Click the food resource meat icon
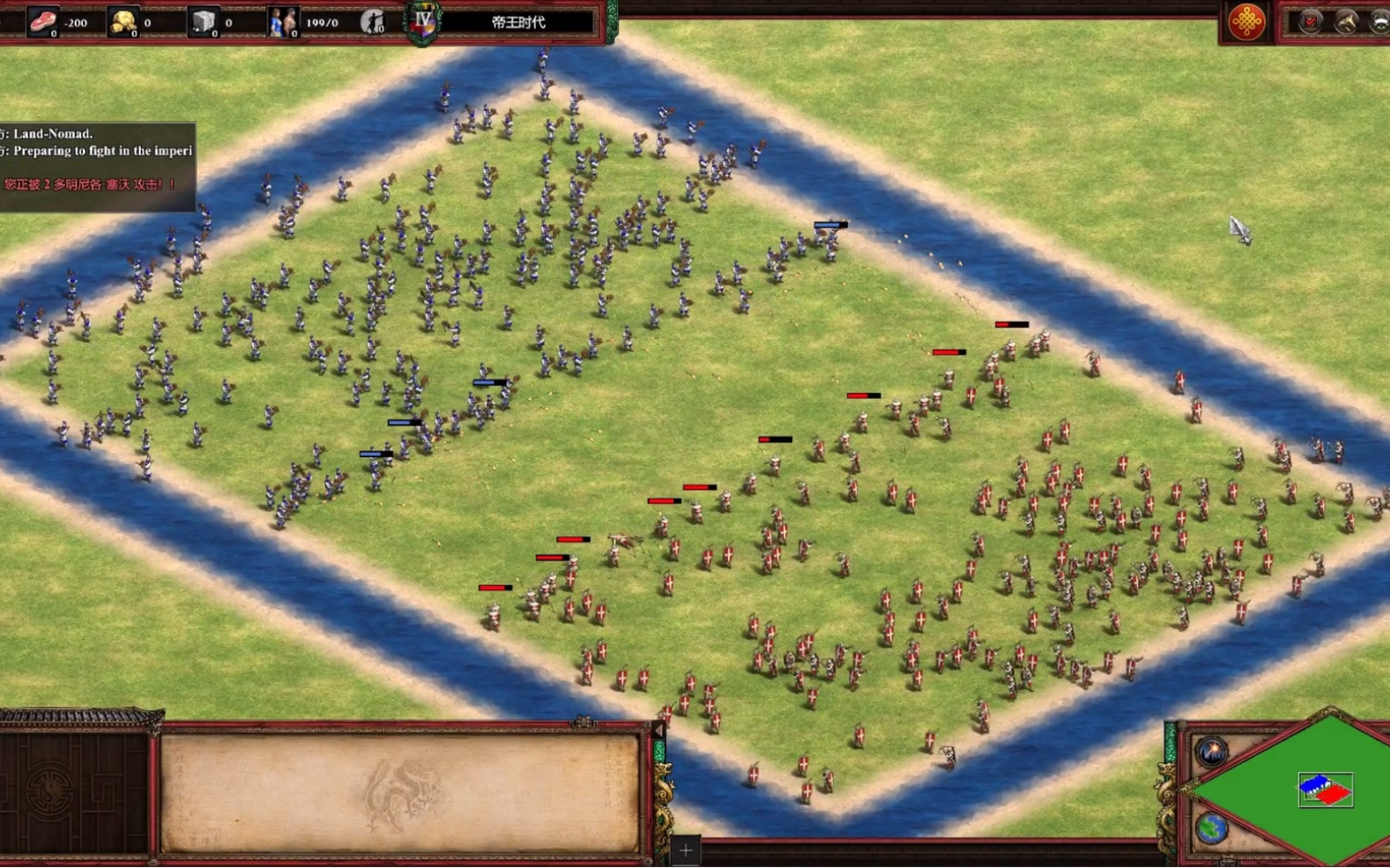 coord(41,21)
